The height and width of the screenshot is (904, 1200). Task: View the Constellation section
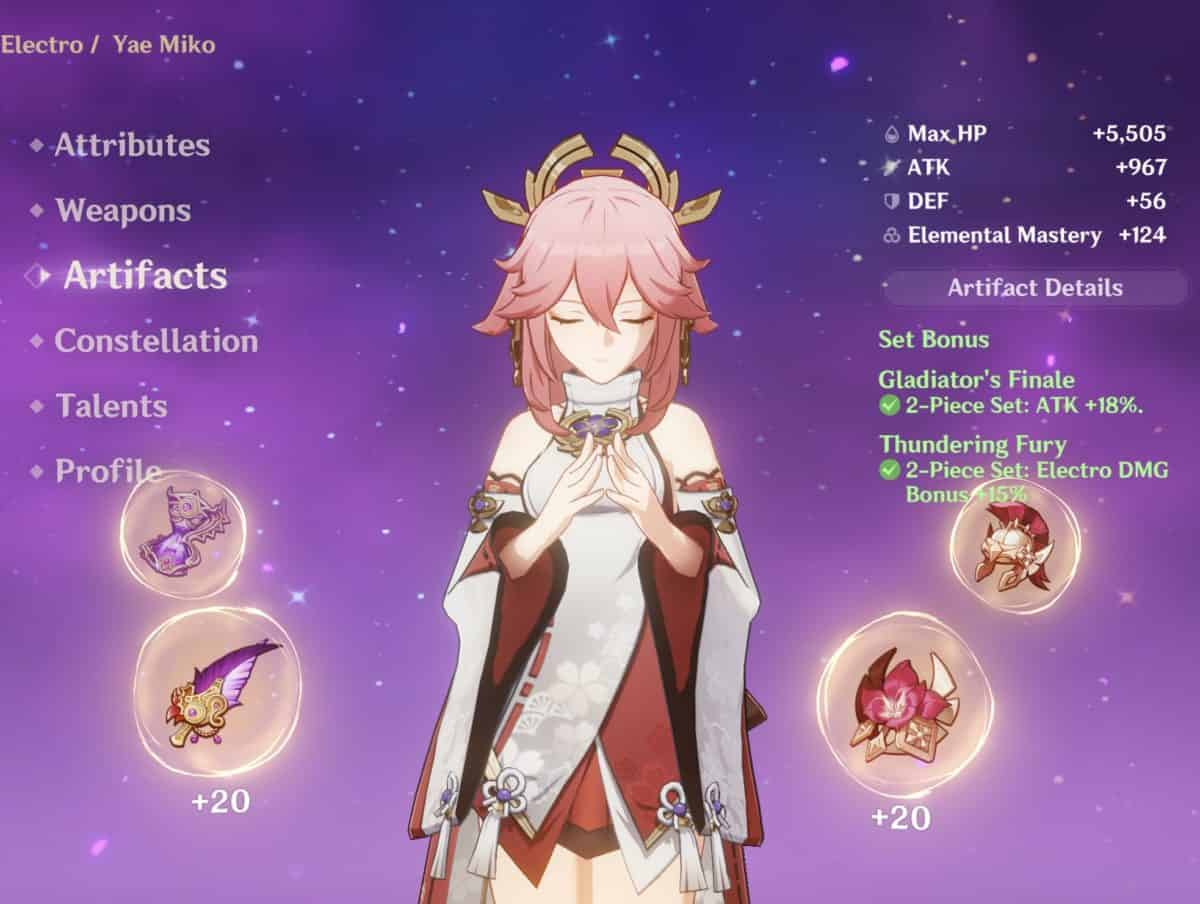156,341
